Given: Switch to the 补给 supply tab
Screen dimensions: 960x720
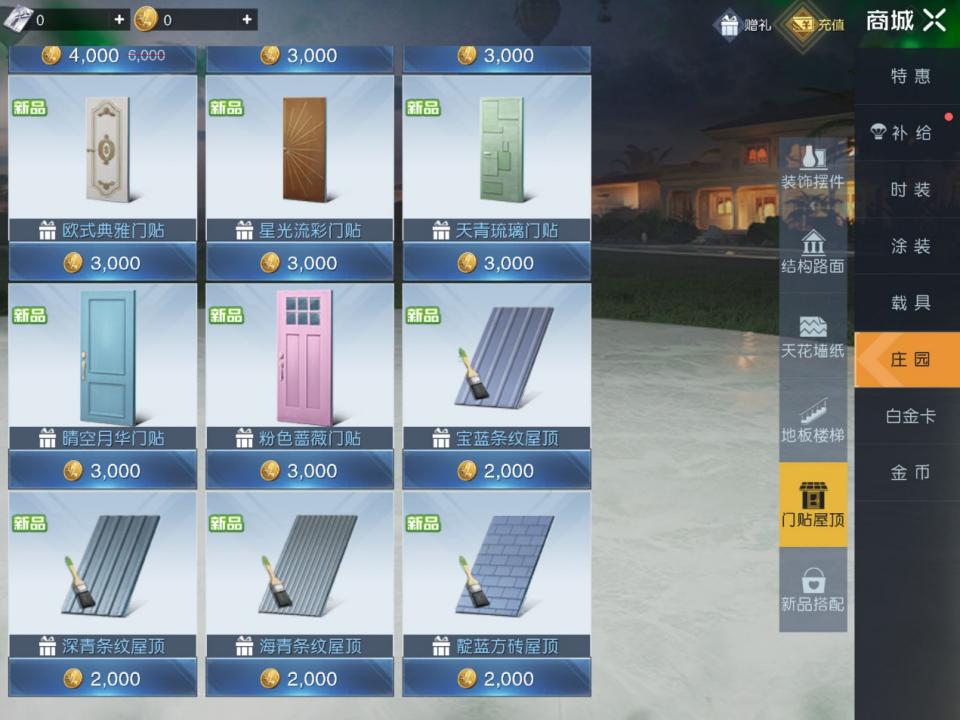Looking at the screenshot, I should pyautogui.click(x=909, y=133).
